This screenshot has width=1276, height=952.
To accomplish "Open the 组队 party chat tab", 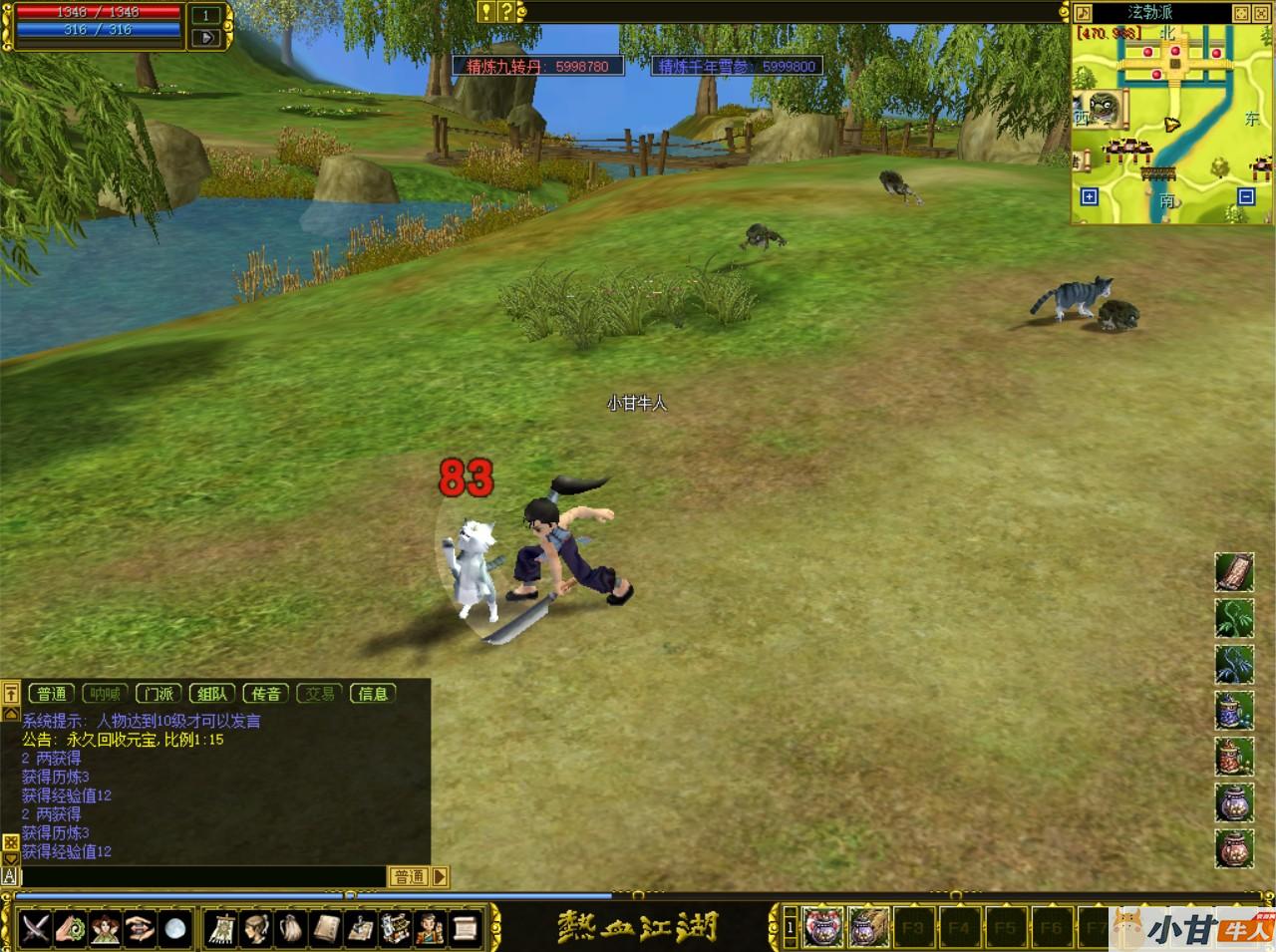I will (212, 694).
